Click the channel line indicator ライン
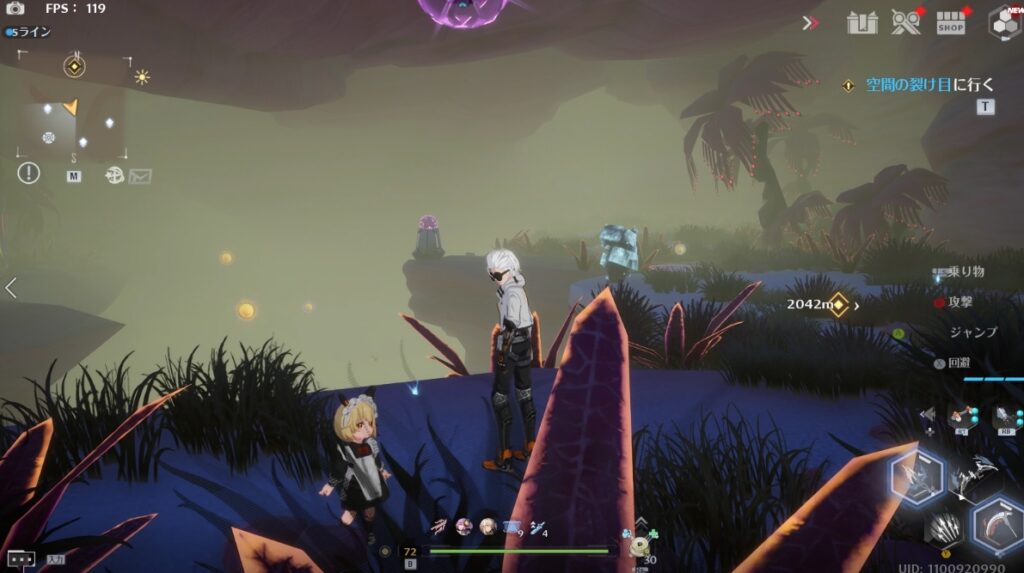 click(30, 33)
